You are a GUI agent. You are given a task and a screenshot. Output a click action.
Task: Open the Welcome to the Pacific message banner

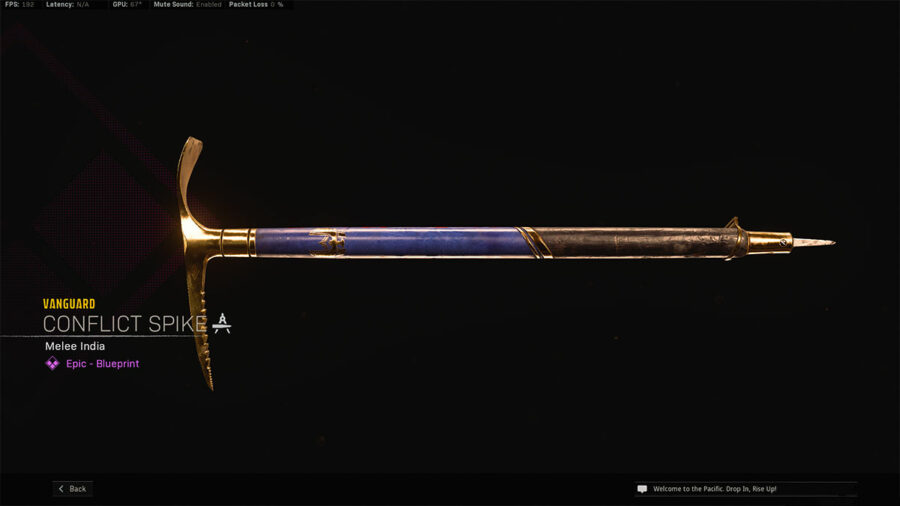coord(745,489)
